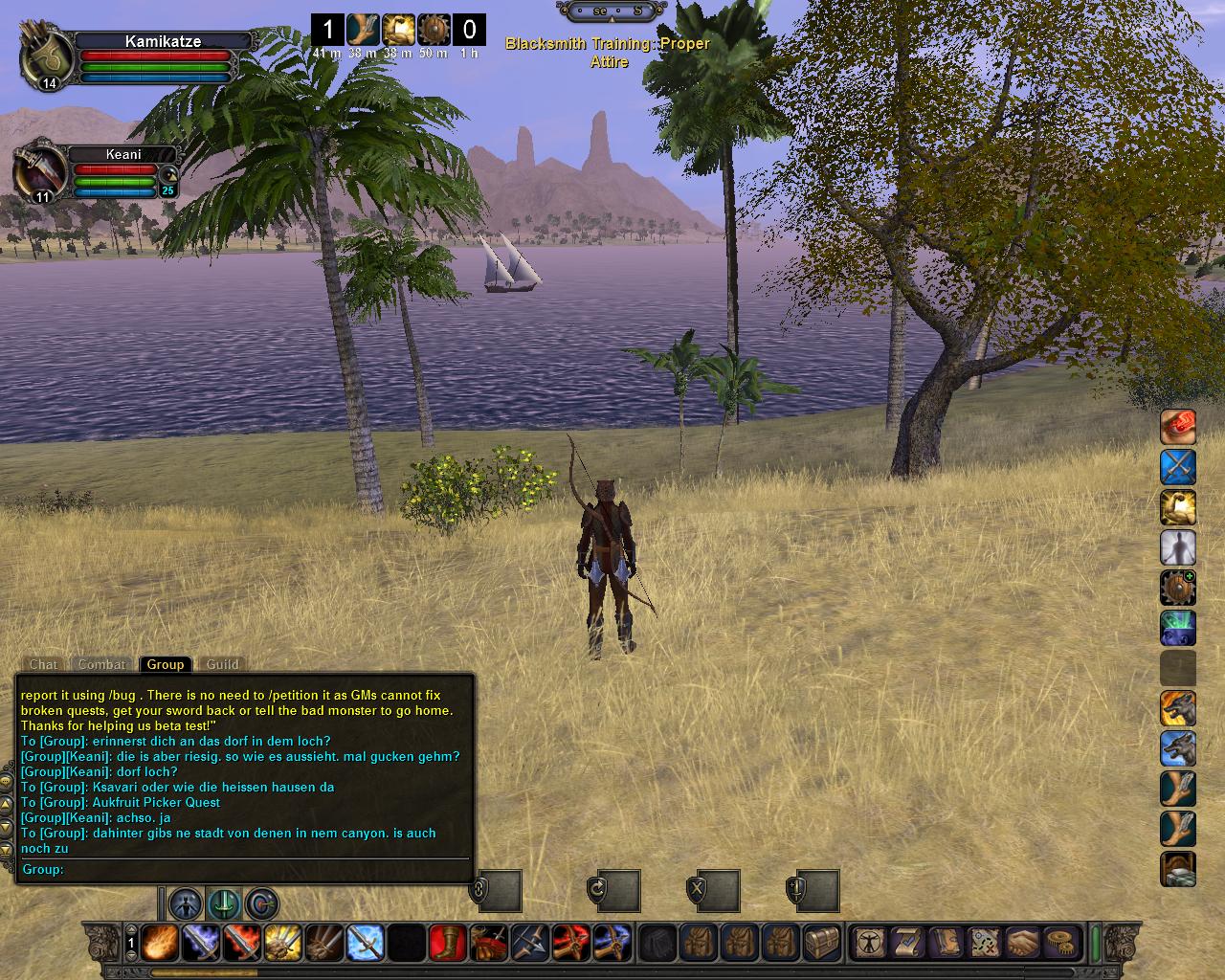Viewport: 1225px width, 980px height.
Task: Use the flexing arm strength buff icon
Action: click(x=1178, y=507)
